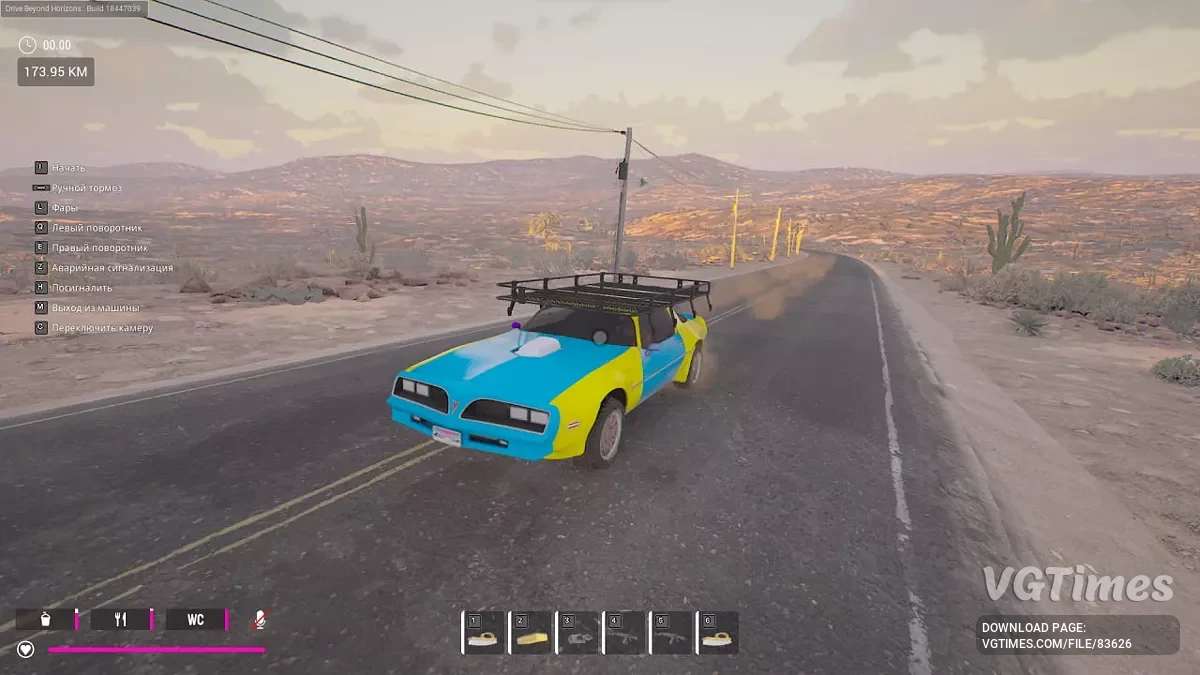The width and height of the screenshot is (1200, 675).
Task: Pick the scrub brush in hotbar slot 6
Action: coord(718,635)
